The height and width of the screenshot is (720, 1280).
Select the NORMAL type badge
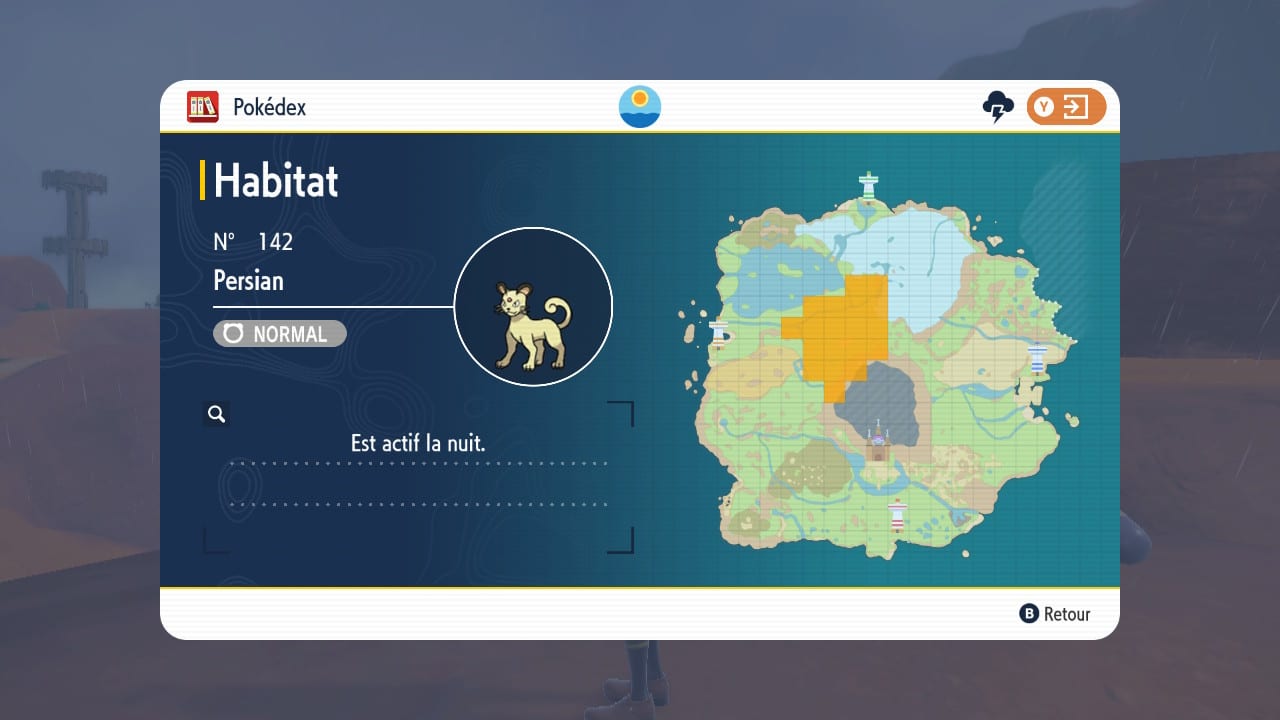pyautogui.click(x=280, y=334)
